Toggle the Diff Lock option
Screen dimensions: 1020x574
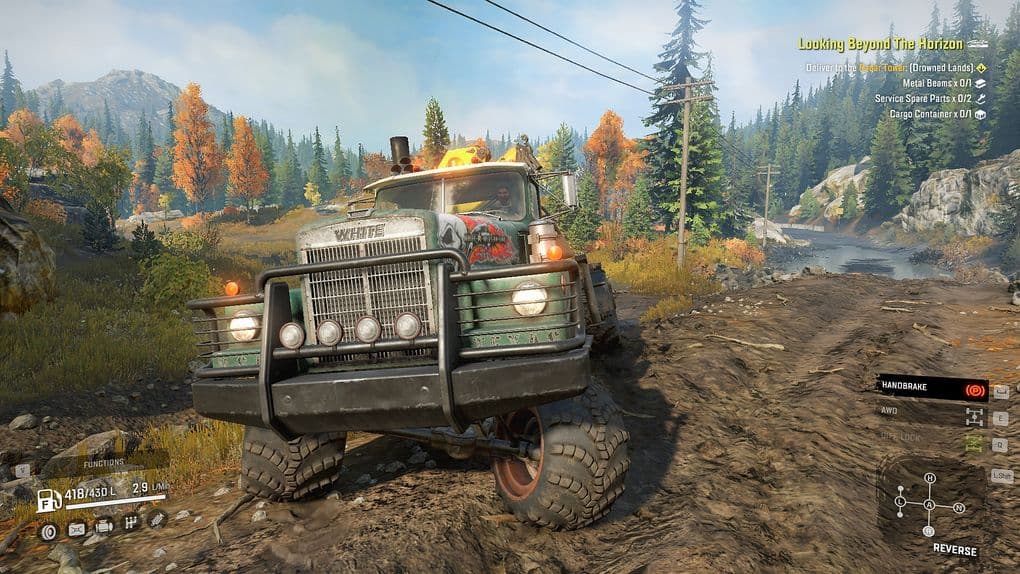[932, 437]
